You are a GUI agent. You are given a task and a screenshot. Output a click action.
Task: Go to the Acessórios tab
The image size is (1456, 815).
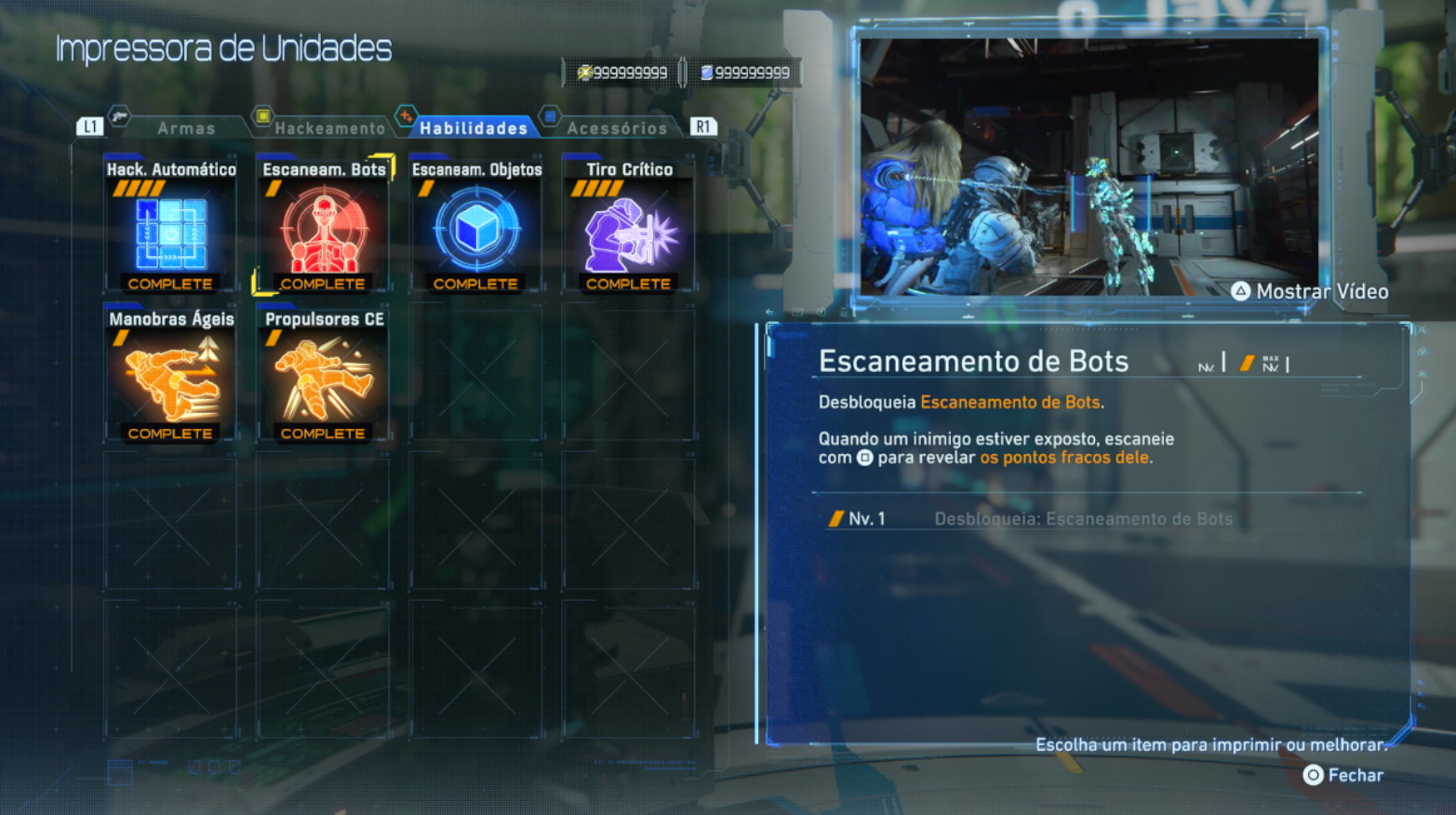click(x=616, y=128)
